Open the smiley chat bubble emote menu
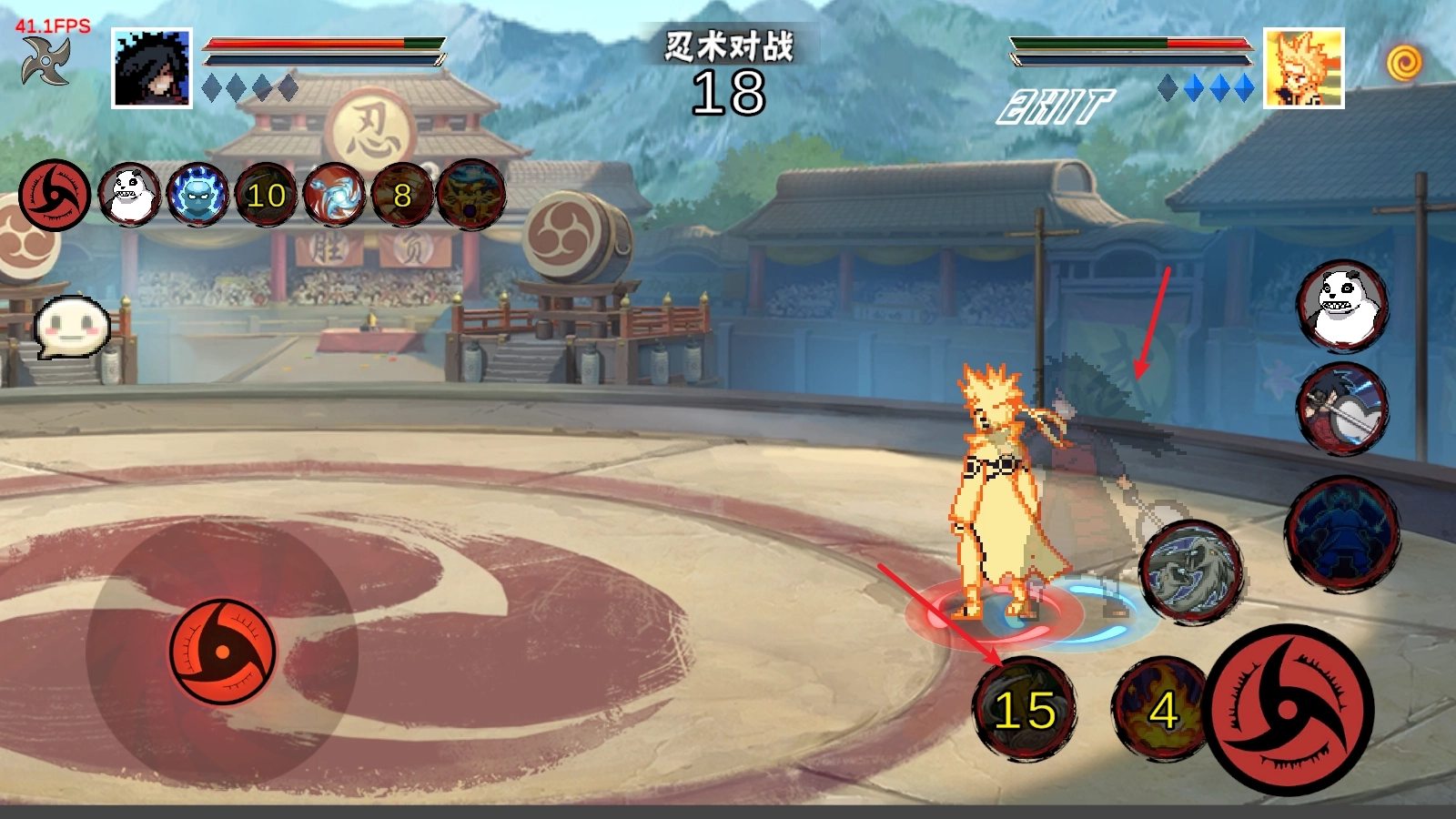This screenshot has width=1456, height=819. point(73,325)
